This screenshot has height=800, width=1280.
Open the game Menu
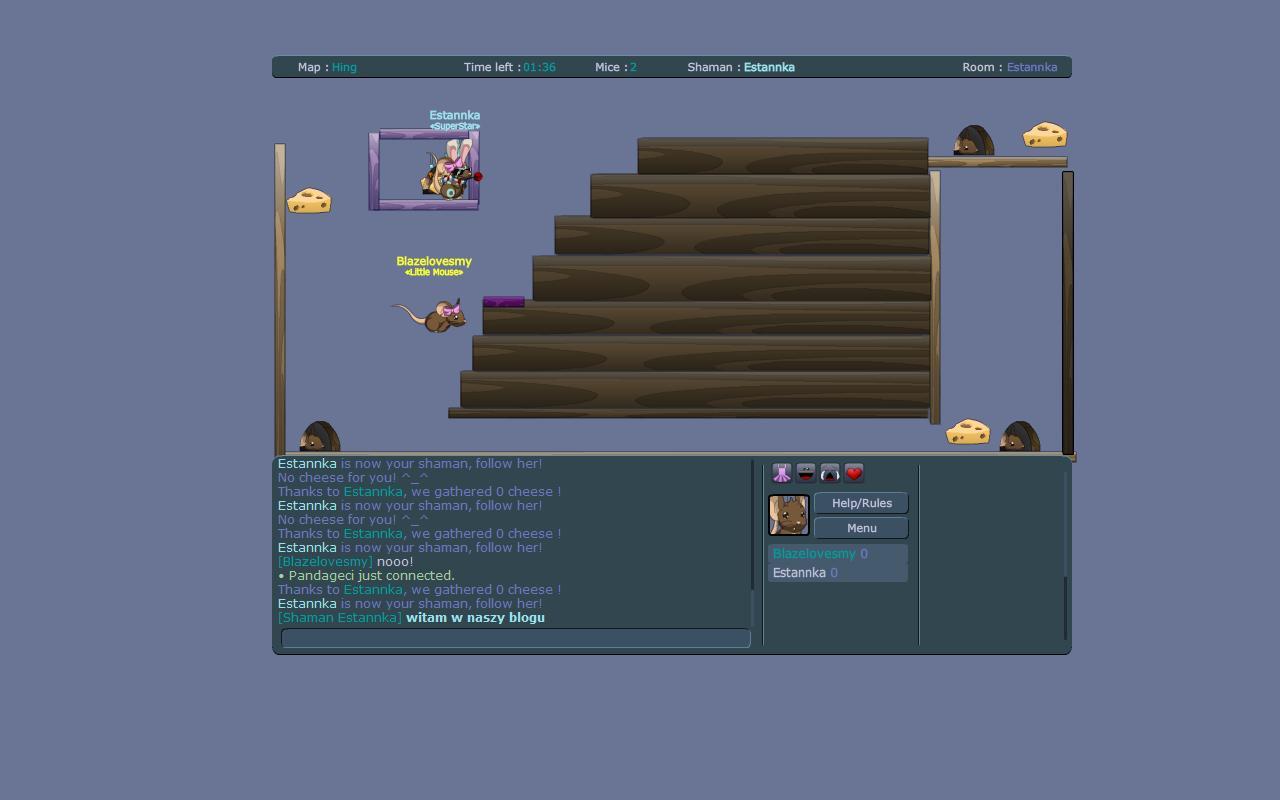pyautogui.click(x=861, y=528)
